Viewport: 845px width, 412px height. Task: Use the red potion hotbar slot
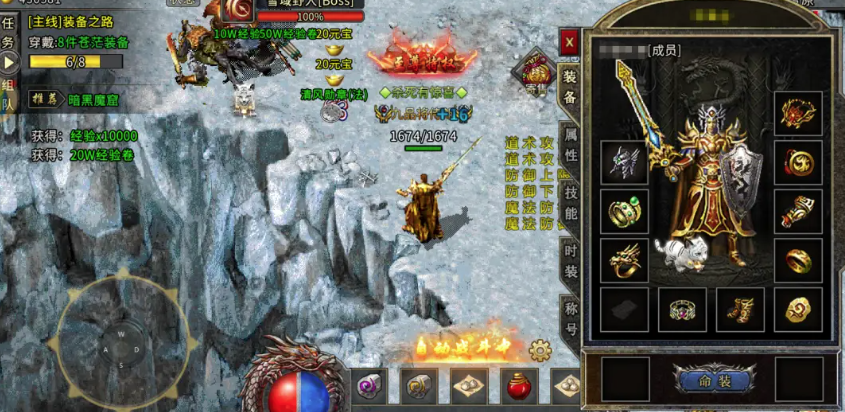(x=519, y=386)
